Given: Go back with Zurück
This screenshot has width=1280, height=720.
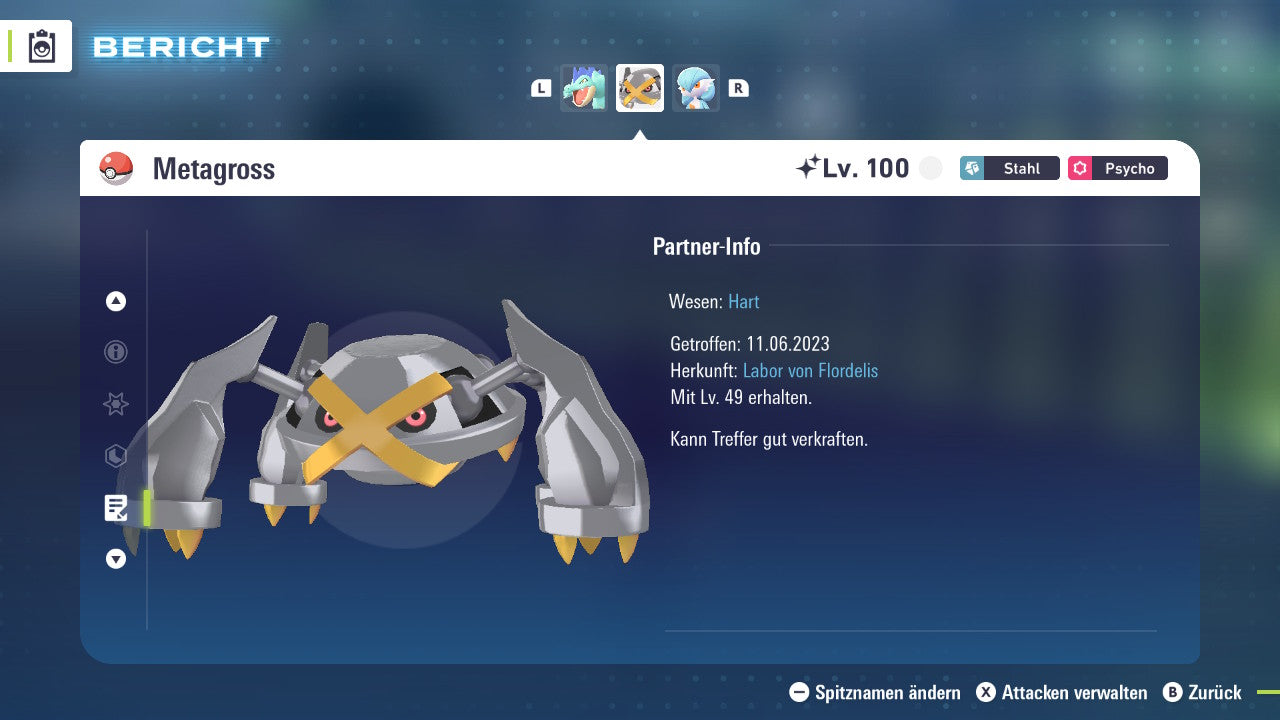Looking at the screenshot, I should (1202, 692).
